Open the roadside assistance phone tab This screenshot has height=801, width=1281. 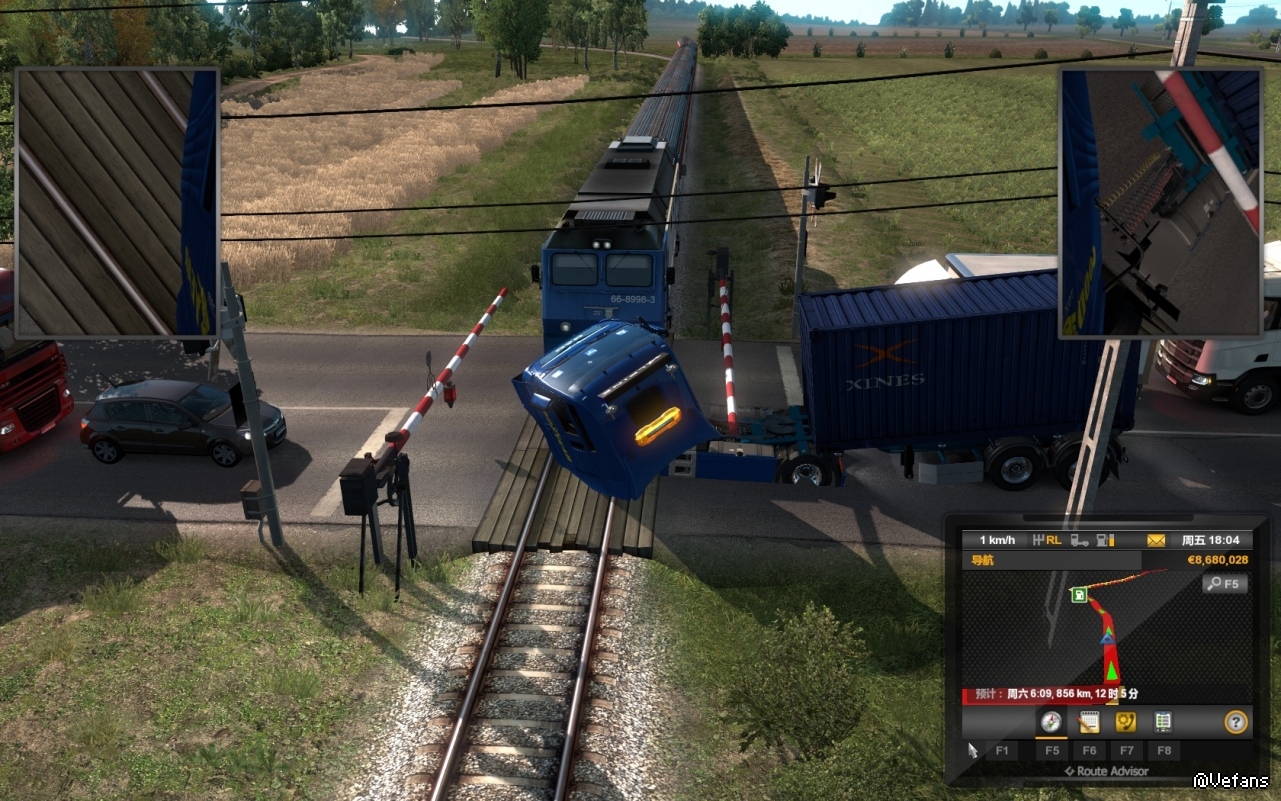click(x=1125, y=721)
